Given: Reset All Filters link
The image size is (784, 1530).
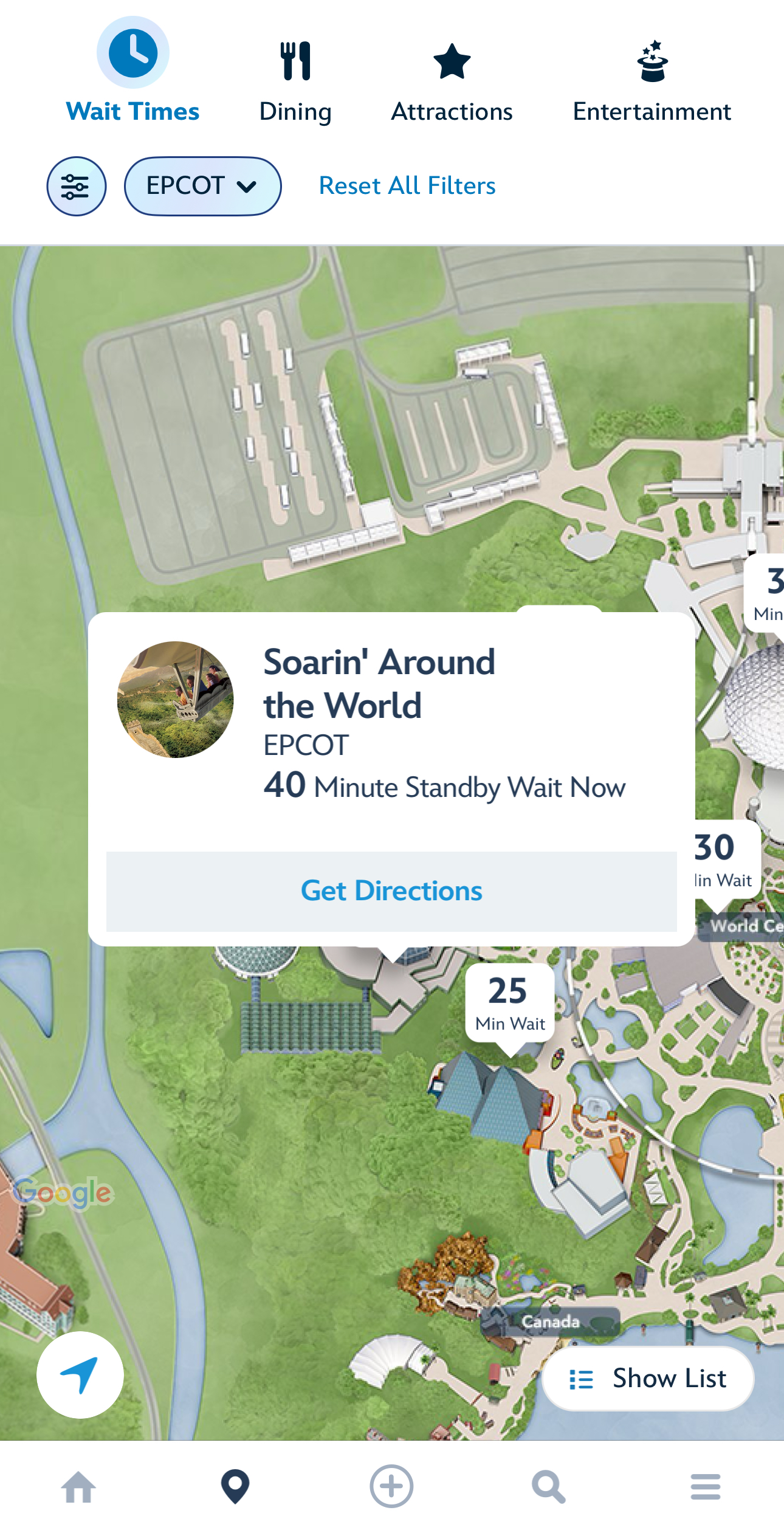Looking at the screenshot, I should [407, 186].
